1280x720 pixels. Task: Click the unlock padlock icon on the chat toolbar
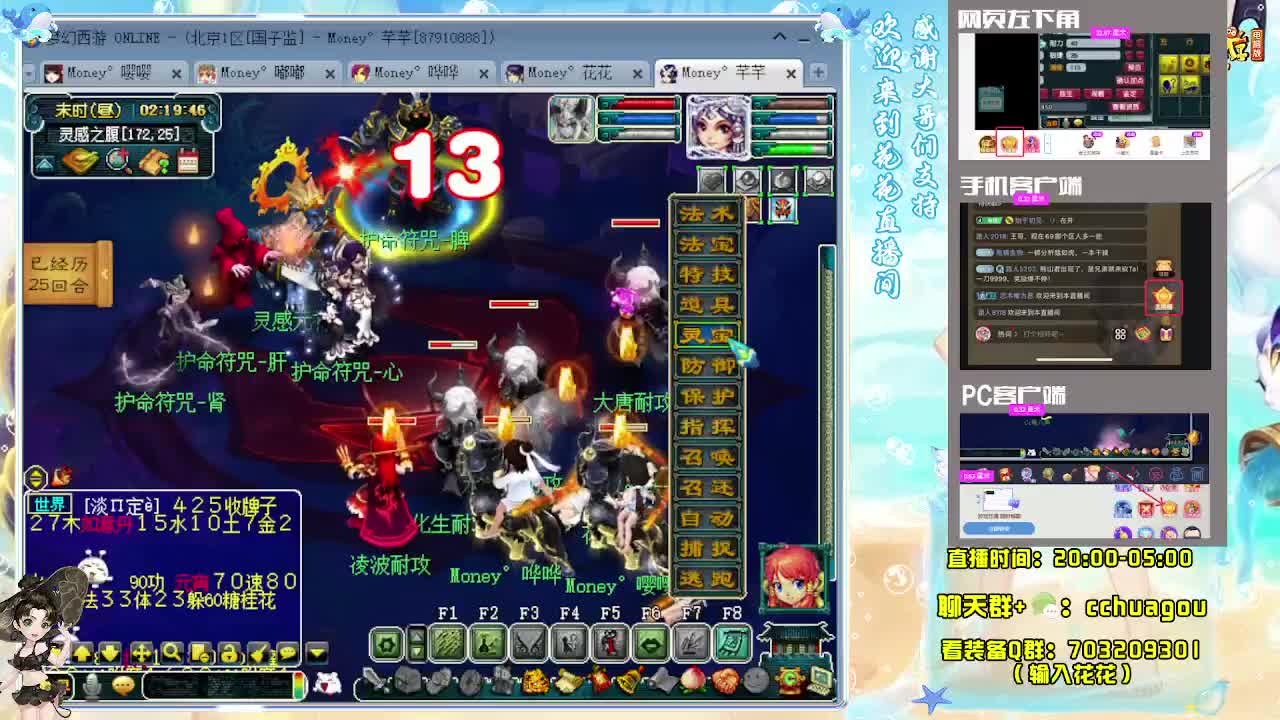pos(229,653)
